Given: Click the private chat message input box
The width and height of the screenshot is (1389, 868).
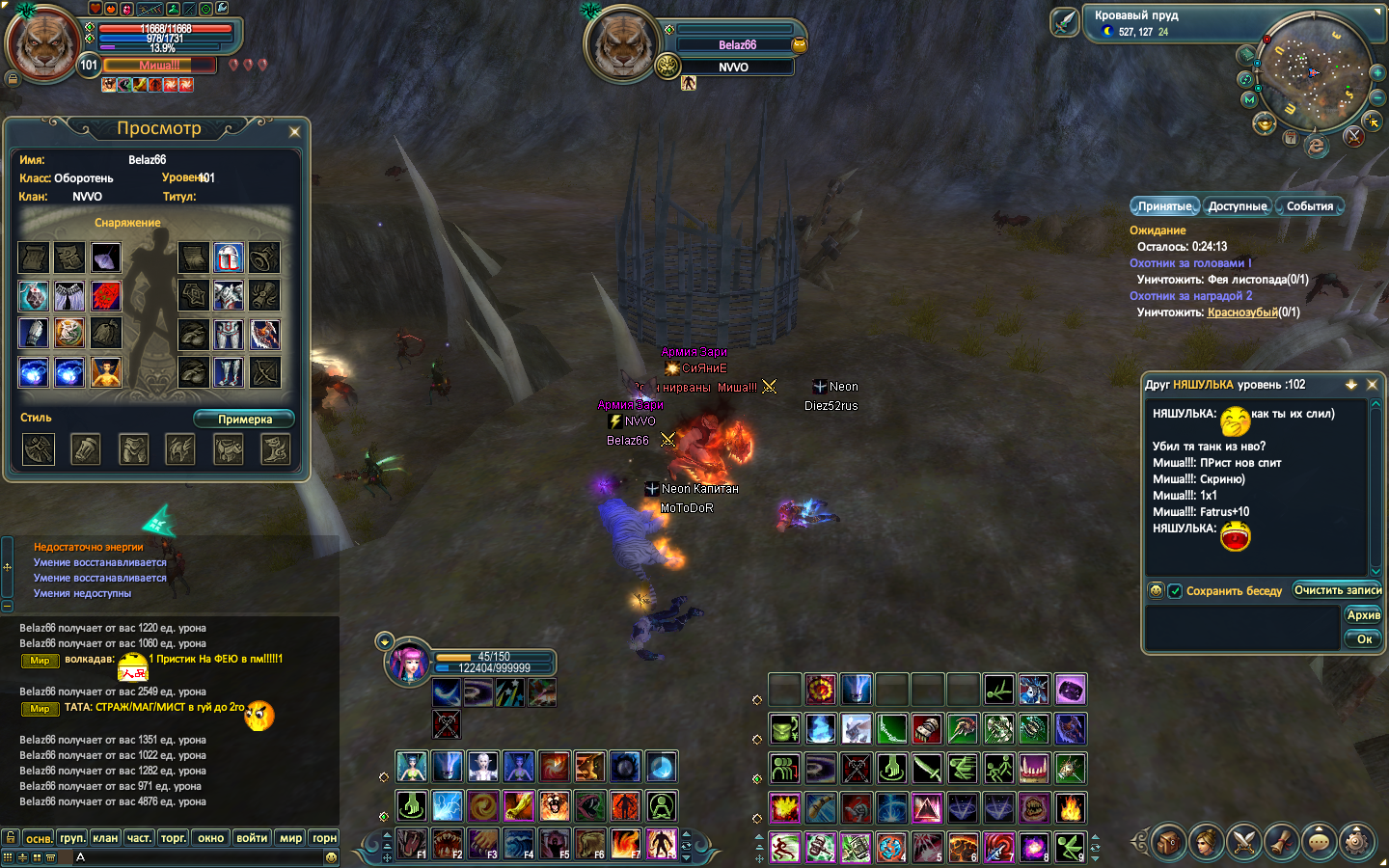Looking at the screenshot, I should click(1240, 628).
